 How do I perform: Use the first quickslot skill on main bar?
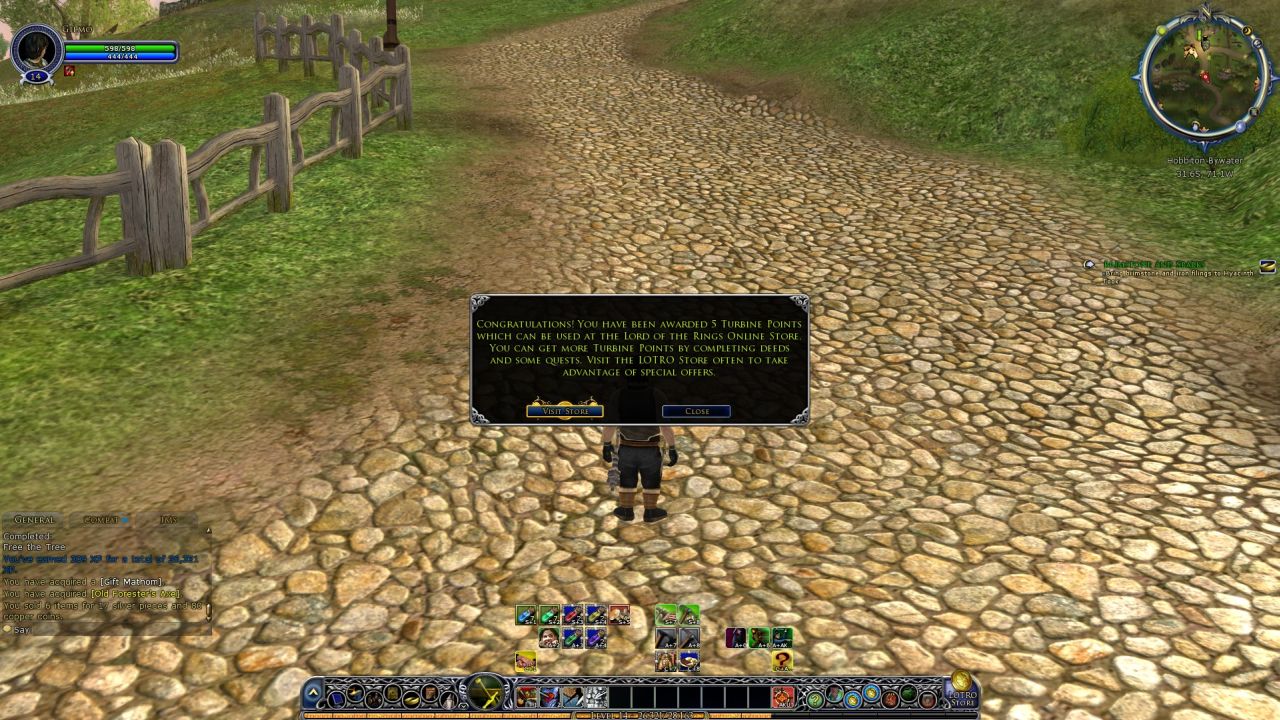coord(526,697)
